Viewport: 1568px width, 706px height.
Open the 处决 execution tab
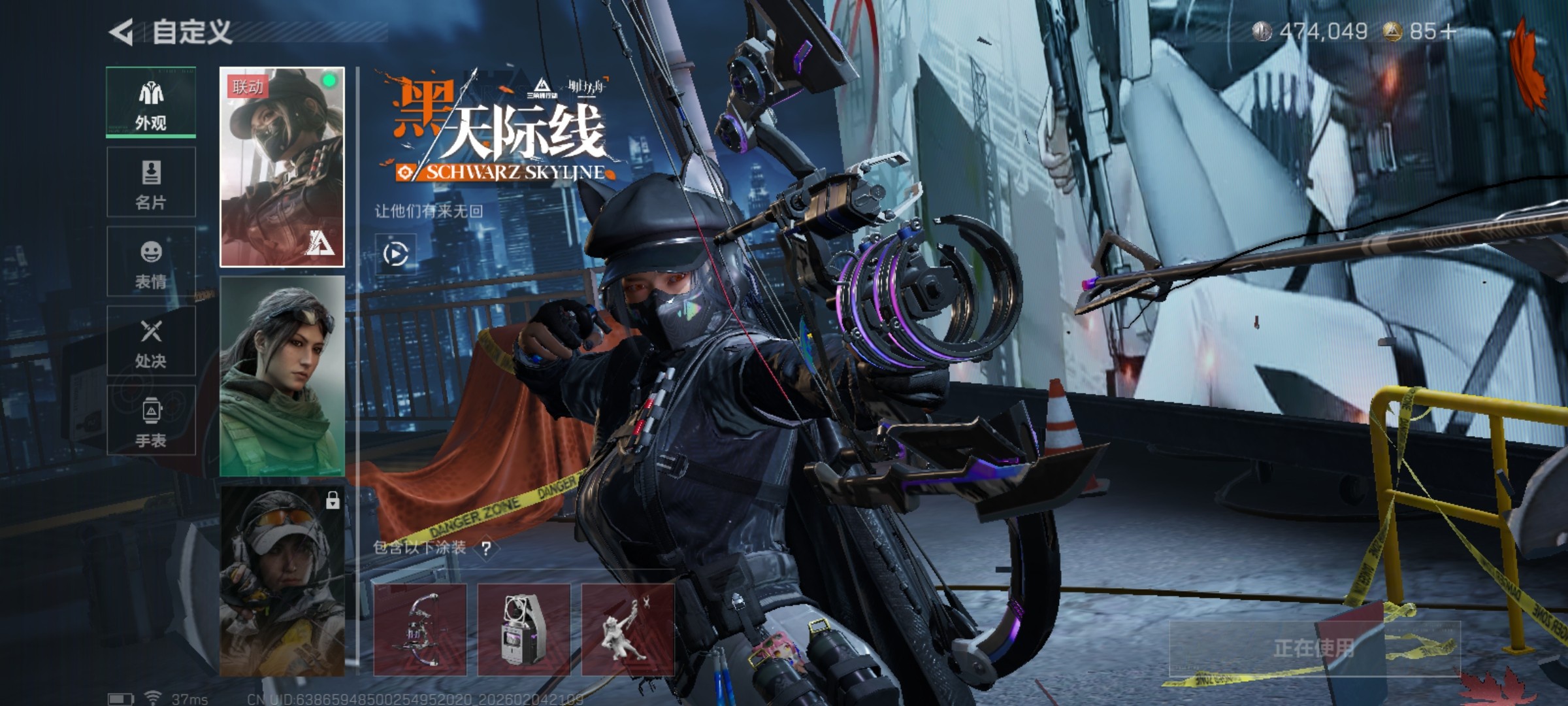tap(151, 341)
